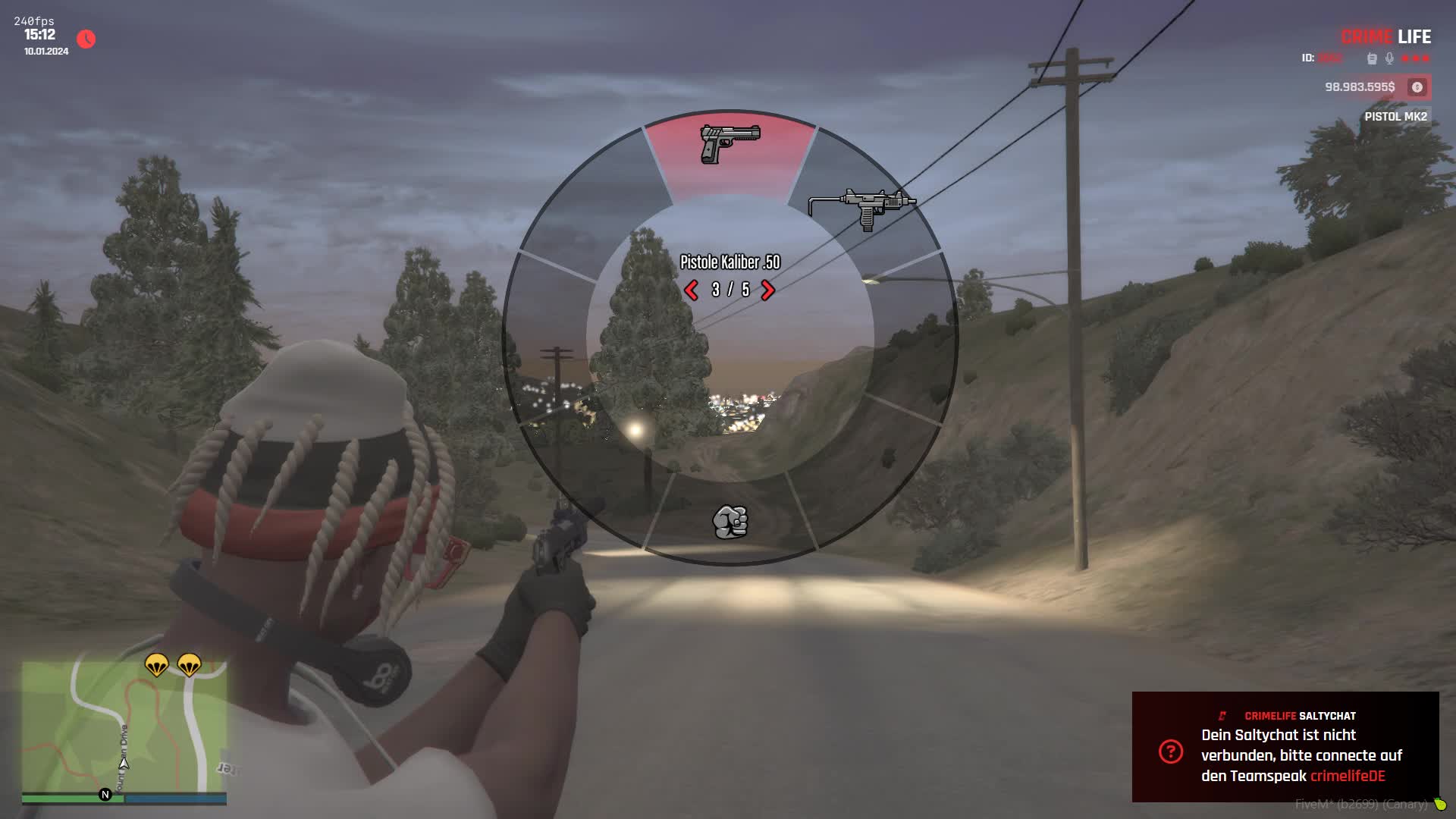This screenshot has width=1456, height=819.
Task: Click the red clock icon
Action: click(x=86, y=39)
